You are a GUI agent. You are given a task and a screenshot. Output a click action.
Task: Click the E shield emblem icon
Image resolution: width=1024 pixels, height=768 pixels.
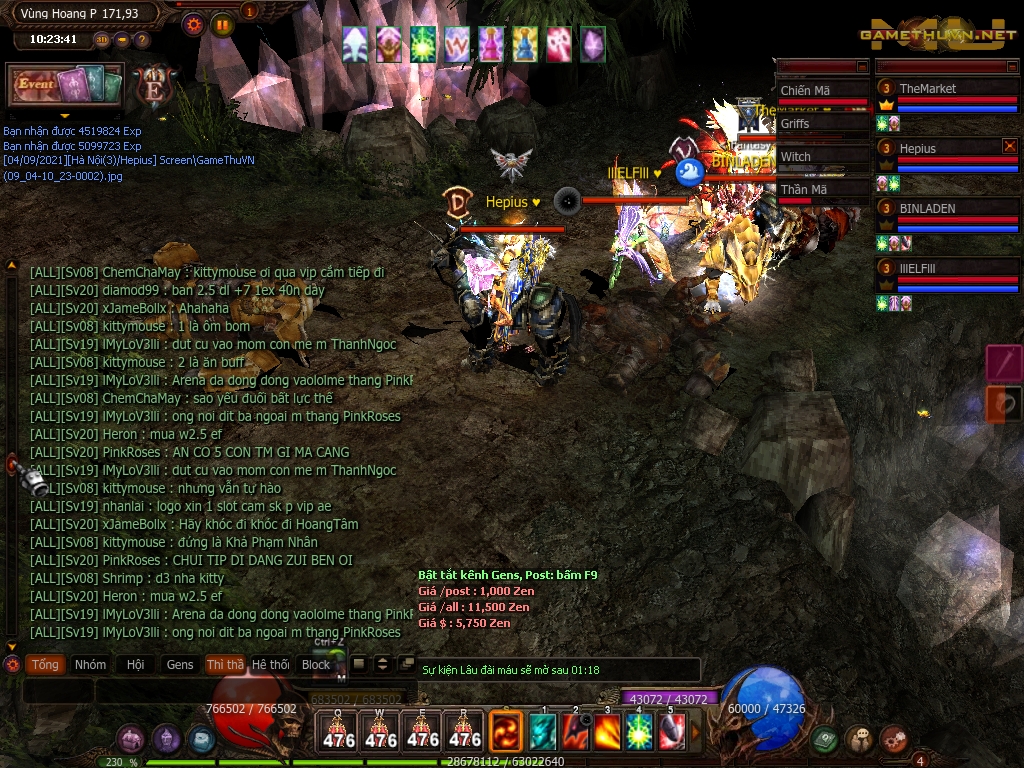[154, 86]
